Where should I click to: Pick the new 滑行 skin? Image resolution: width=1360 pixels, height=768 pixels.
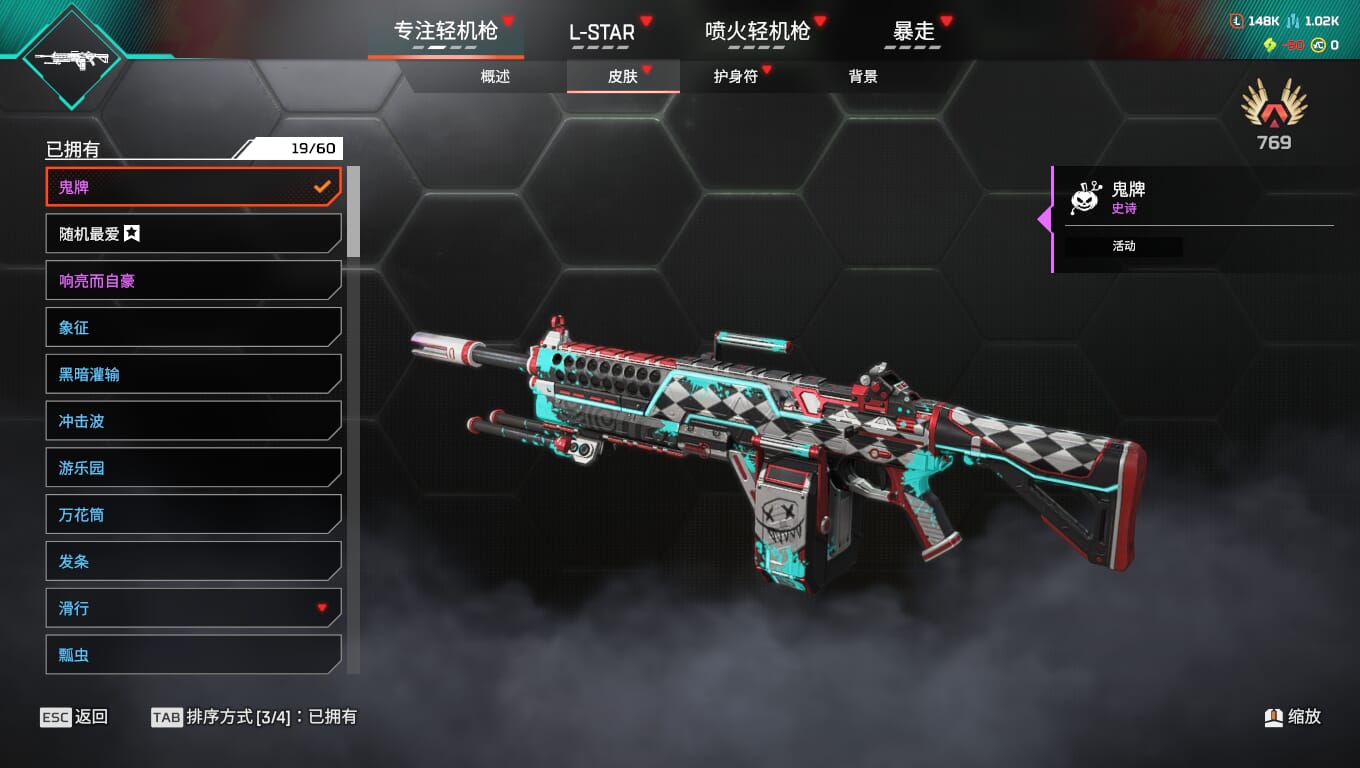pyautogui.click(x=194, y=608)
